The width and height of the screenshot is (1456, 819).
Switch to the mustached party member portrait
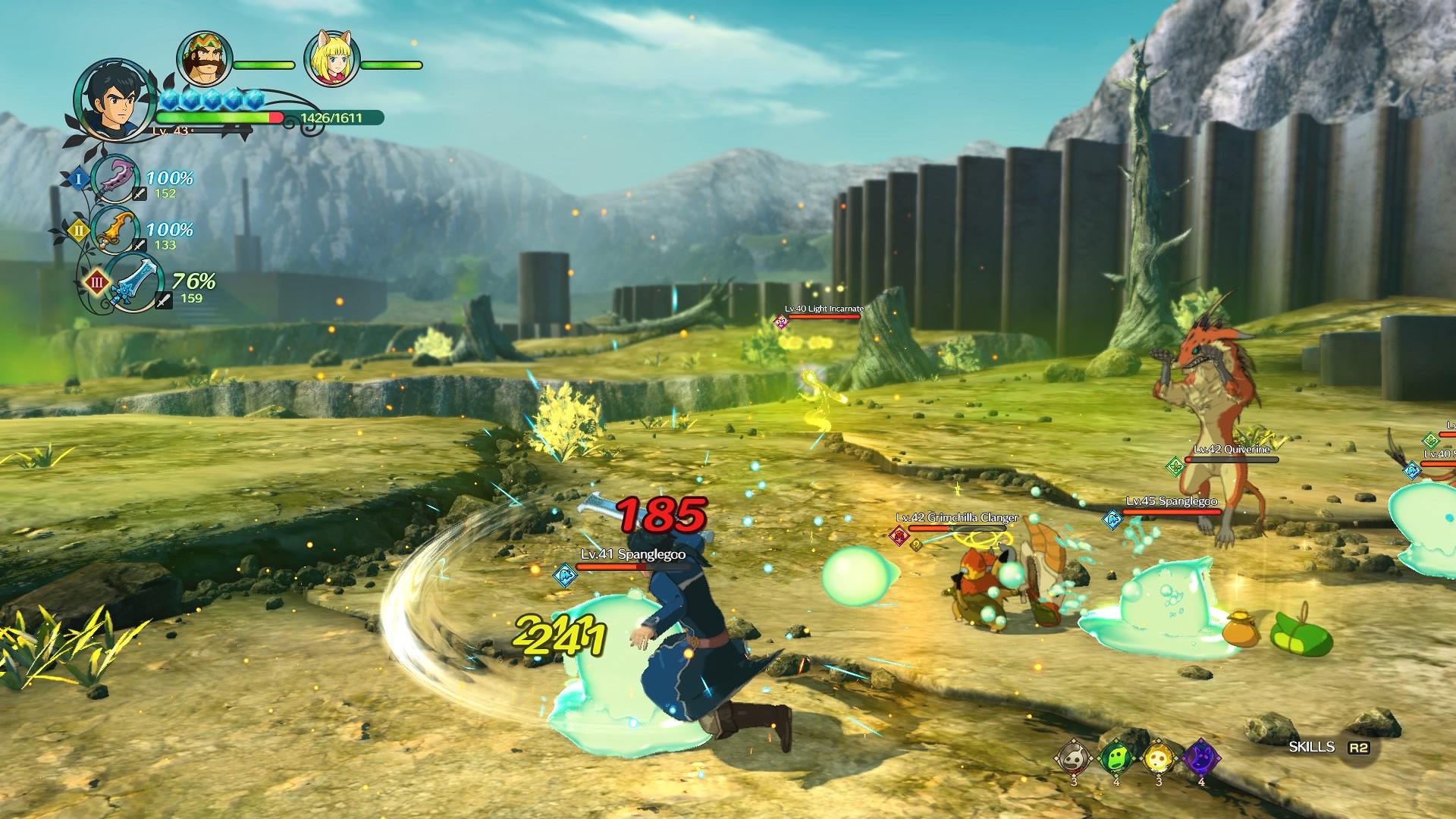click(202, 59)
